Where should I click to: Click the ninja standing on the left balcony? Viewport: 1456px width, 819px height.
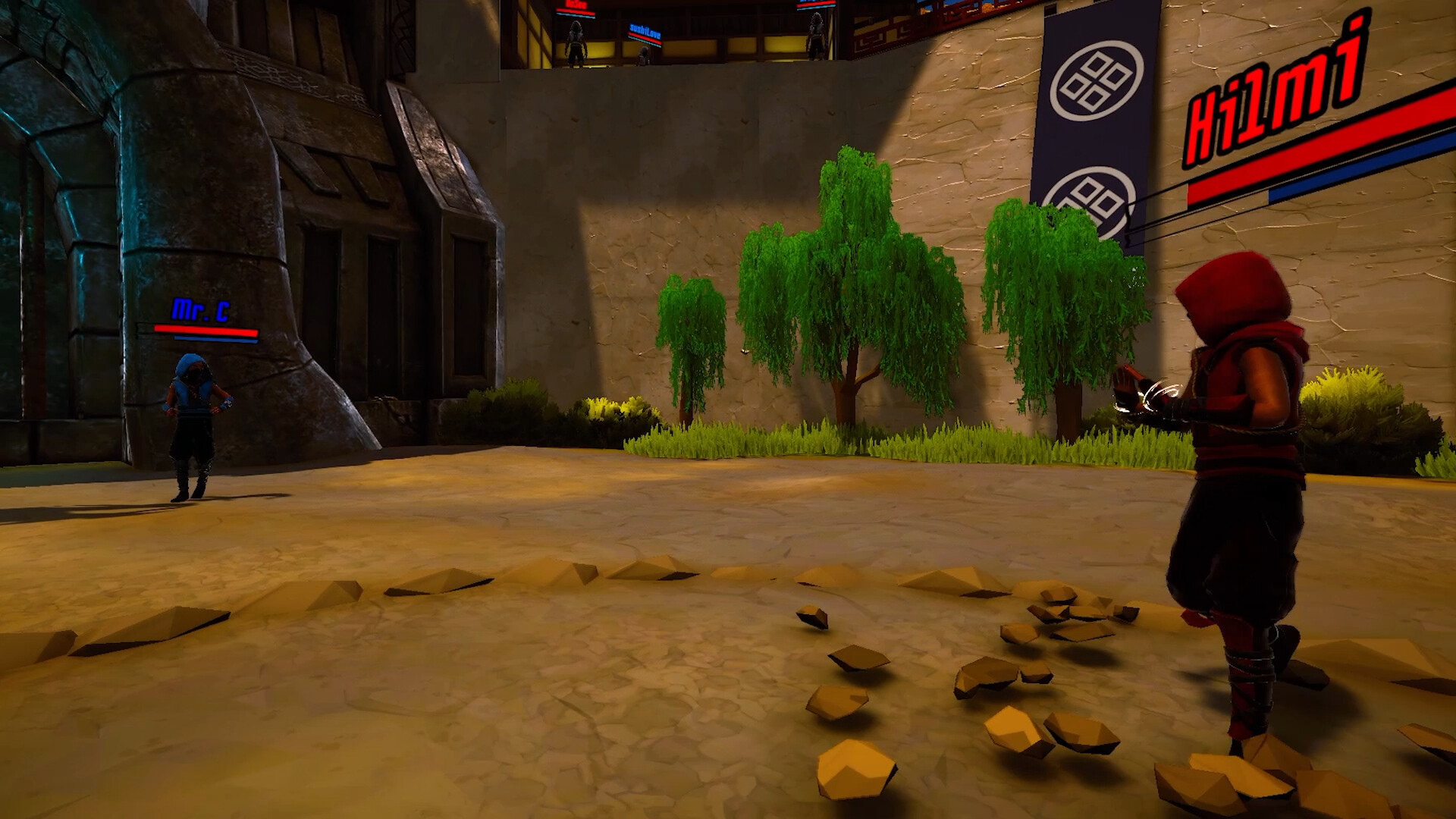pyautogui.click(x=576, y=42)
